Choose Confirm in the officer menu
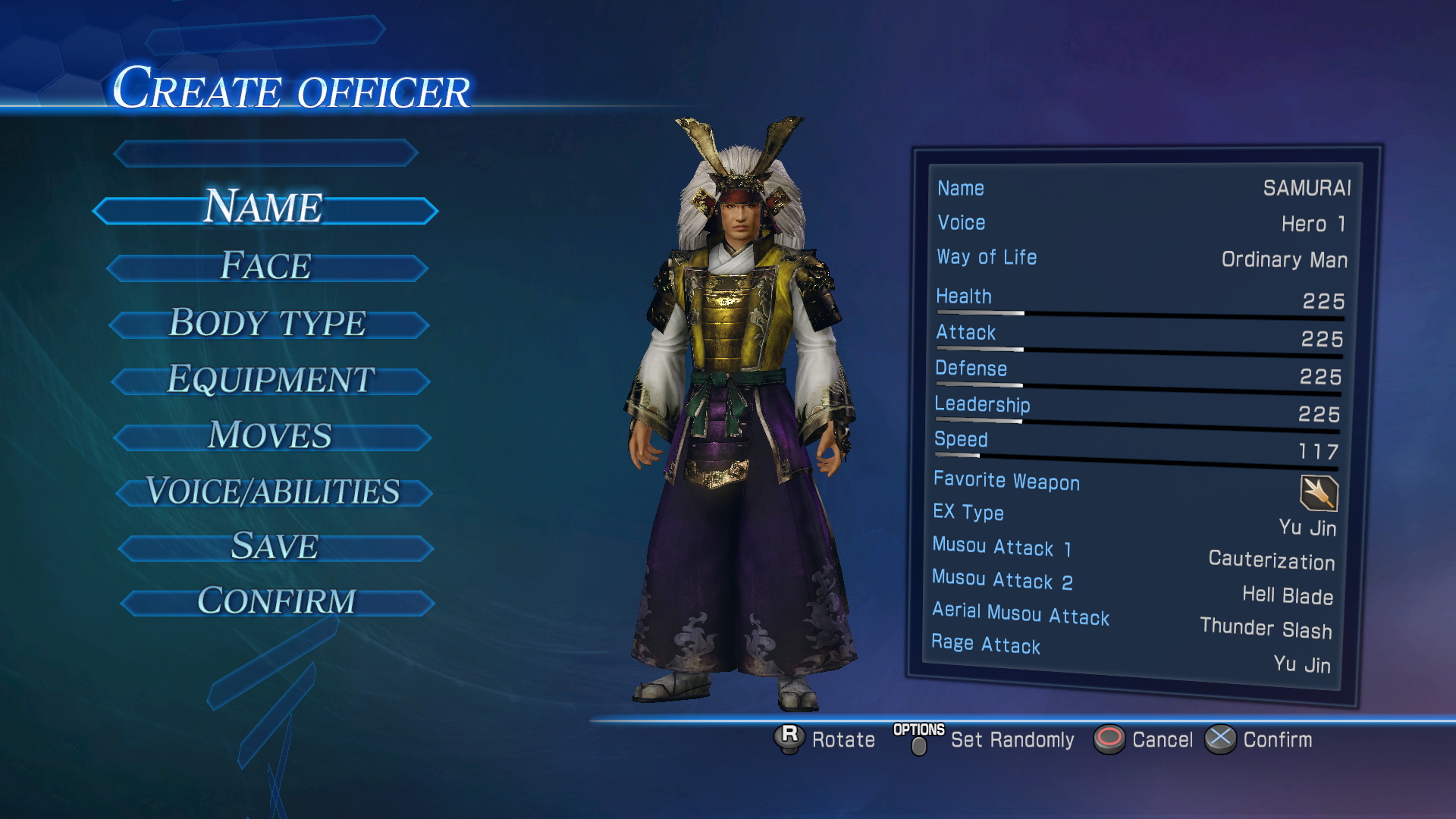The image size is (1456, 819). 277,602
